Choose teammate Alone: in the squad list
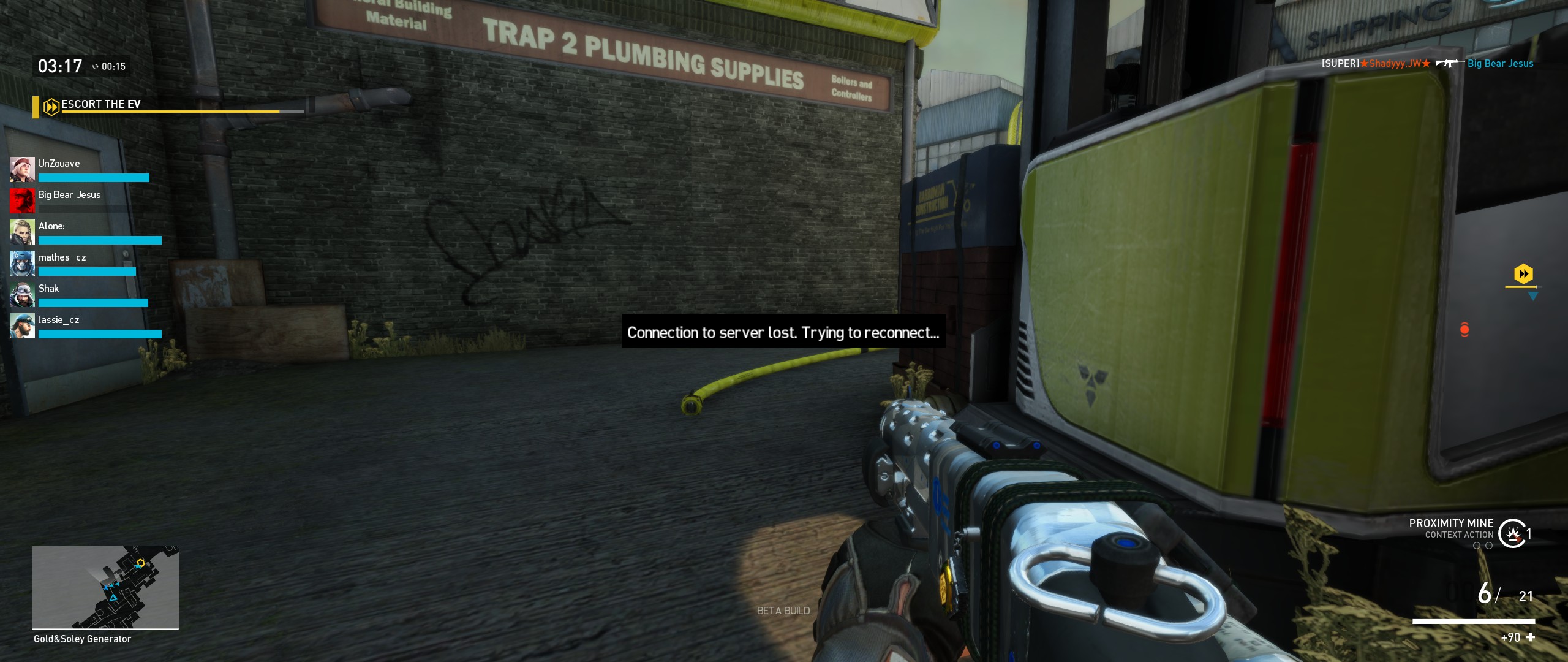The width and height of the screenshot is (1568, 662). pyautogui.click(x=51, y=226)
